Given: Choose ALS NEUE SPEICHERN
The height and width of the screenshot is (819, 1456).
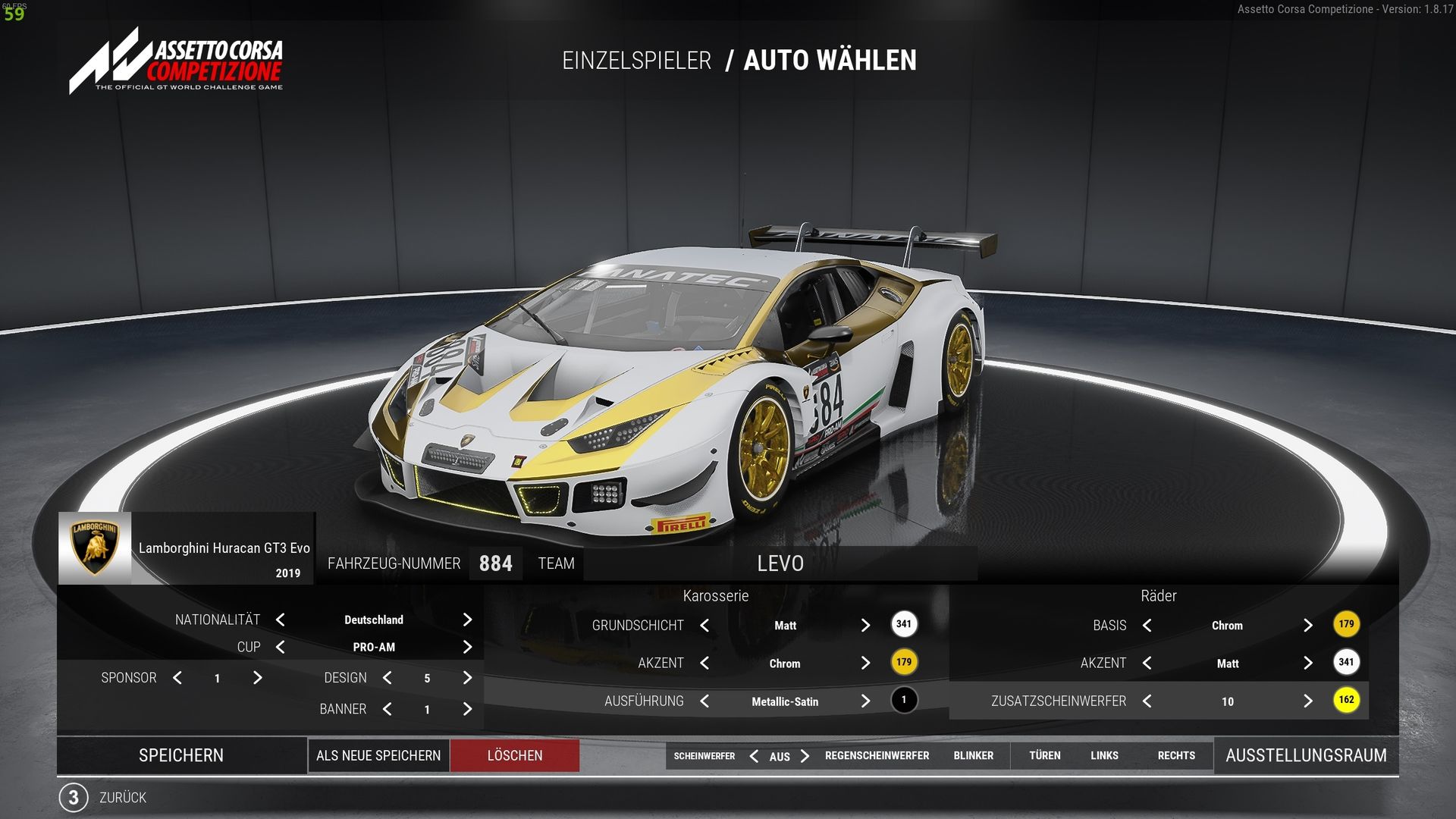Looking at the screenshot, I should (378, 755).
